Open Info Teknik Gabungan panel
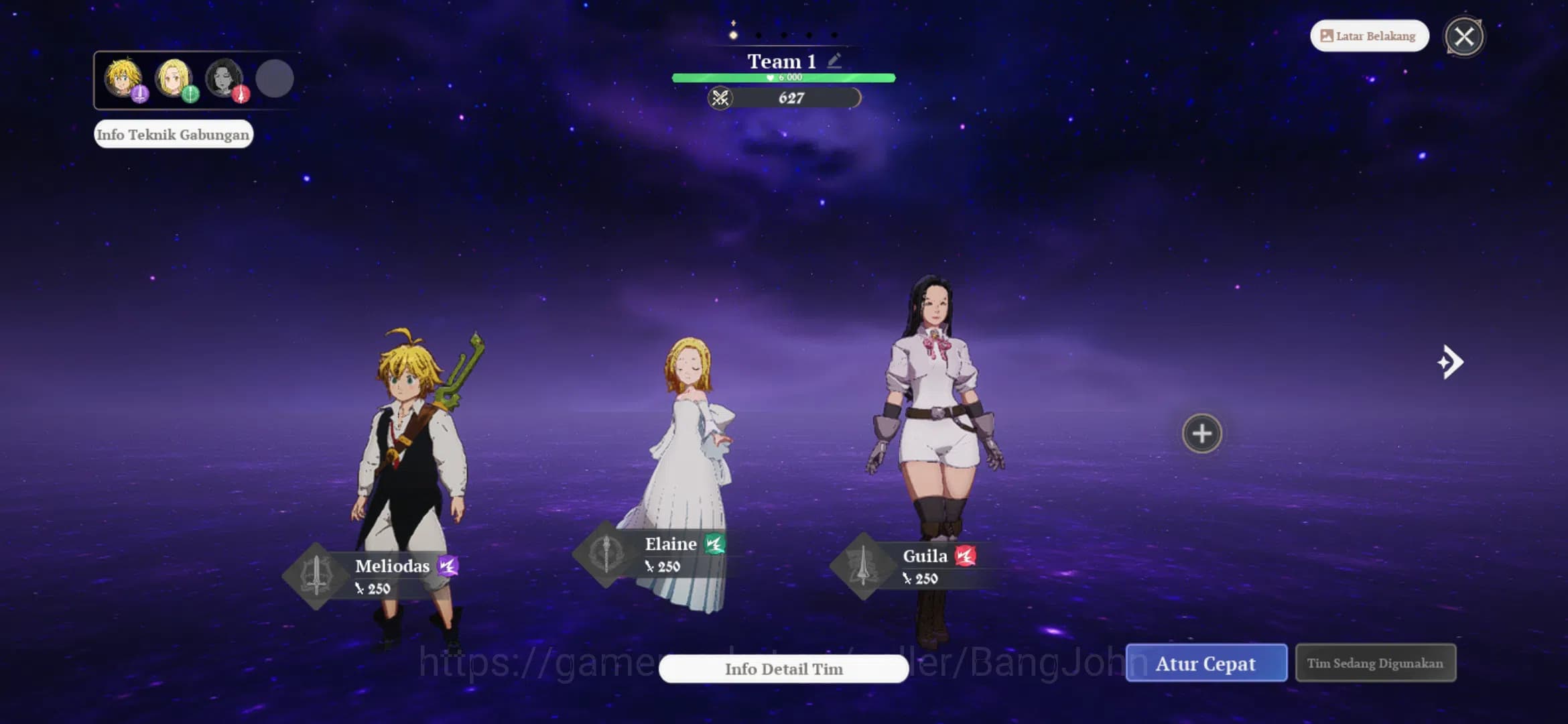This screenshot has height=724, width=1568. point(174,134)
